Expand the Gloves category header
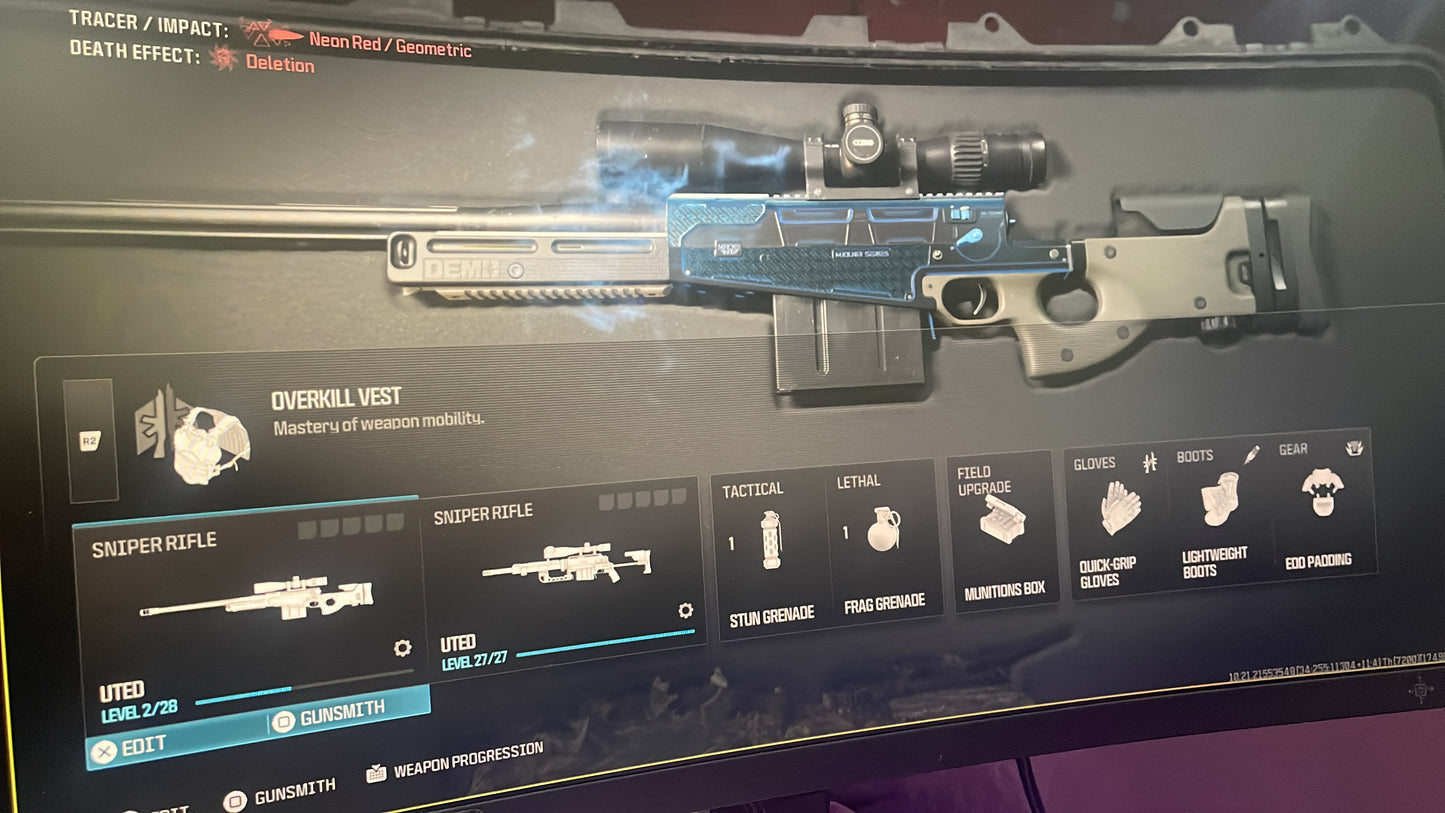The image size is (1445, 813). [1096, 462]
